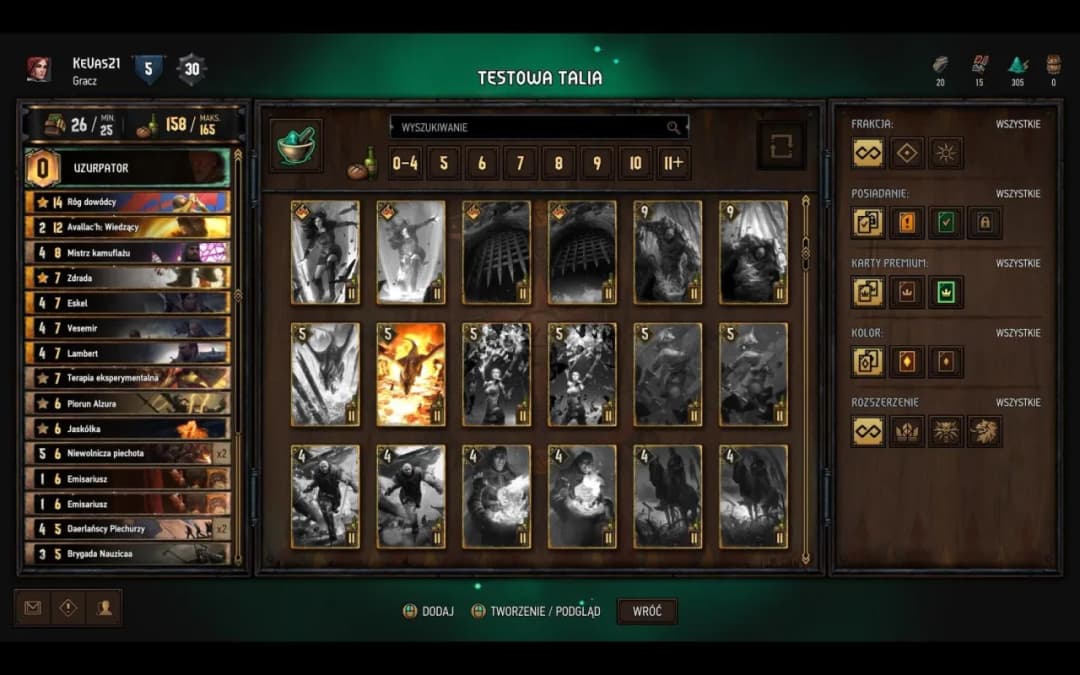Select the sun icon under Frakcja filter

945,153
